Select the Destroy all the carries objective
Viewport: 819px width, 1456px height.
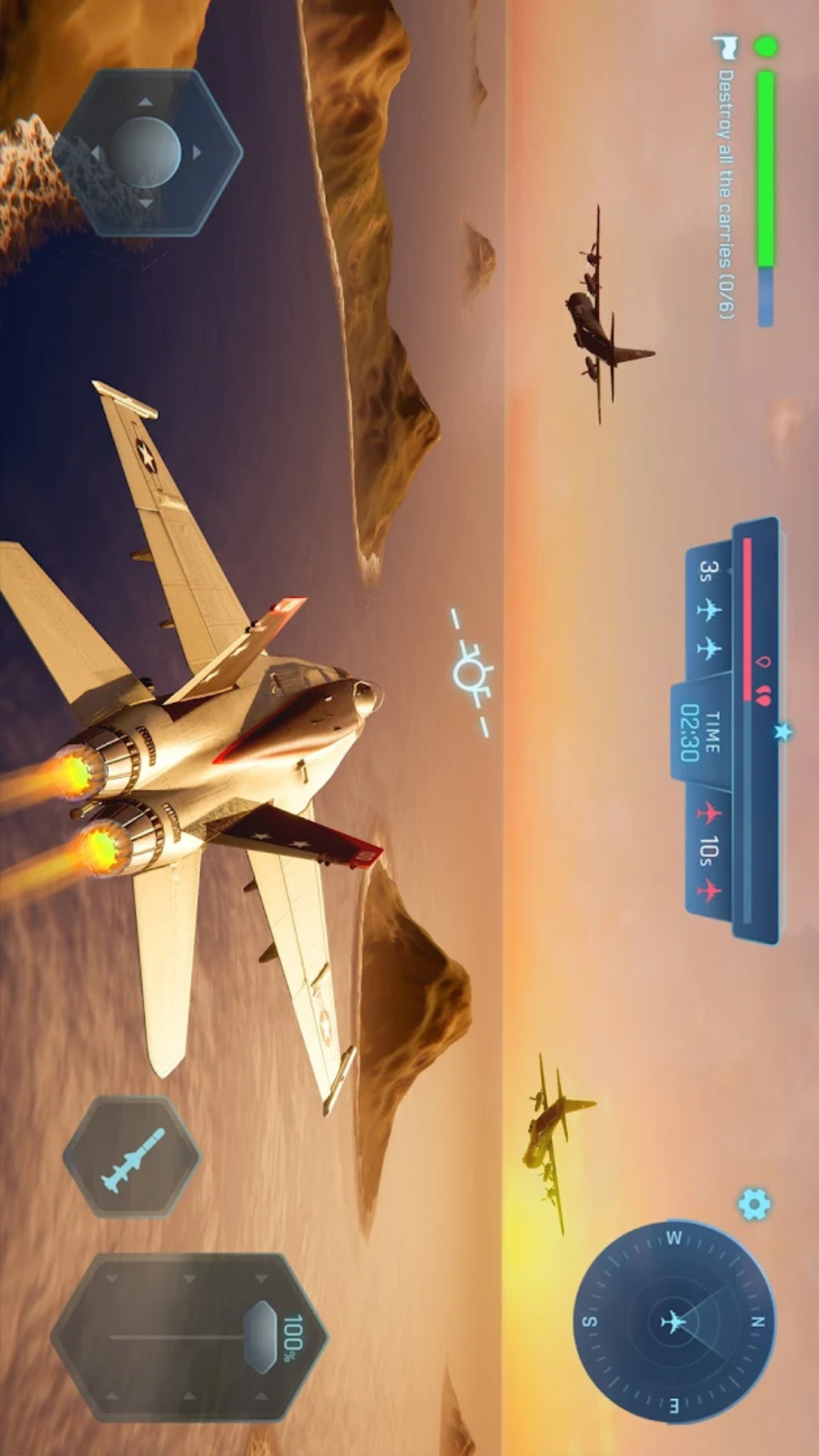coord(726,193)
